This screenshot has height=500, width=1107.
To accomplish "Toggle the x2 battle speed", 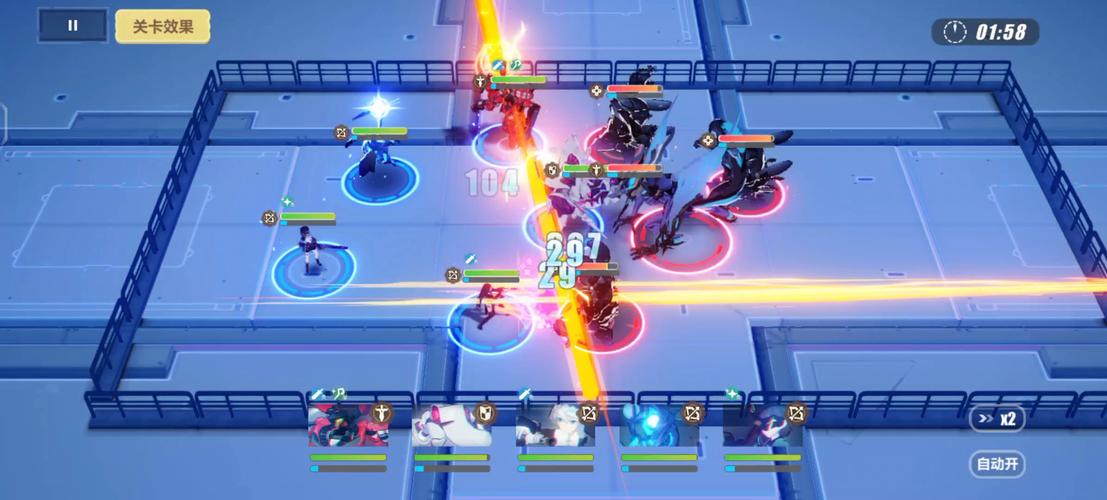I will [998, 419].
